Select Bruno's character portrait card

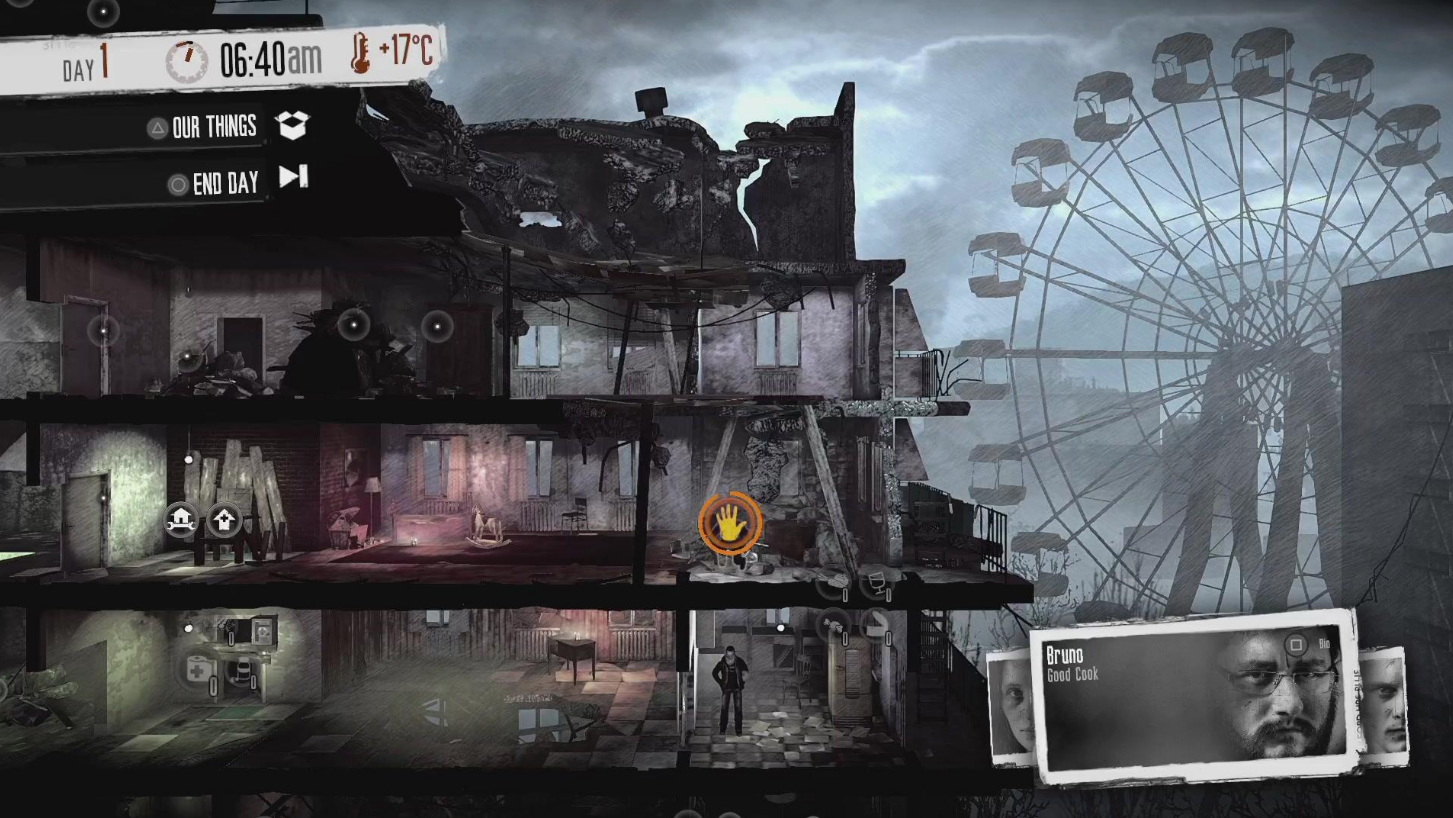pos(1190,695)
